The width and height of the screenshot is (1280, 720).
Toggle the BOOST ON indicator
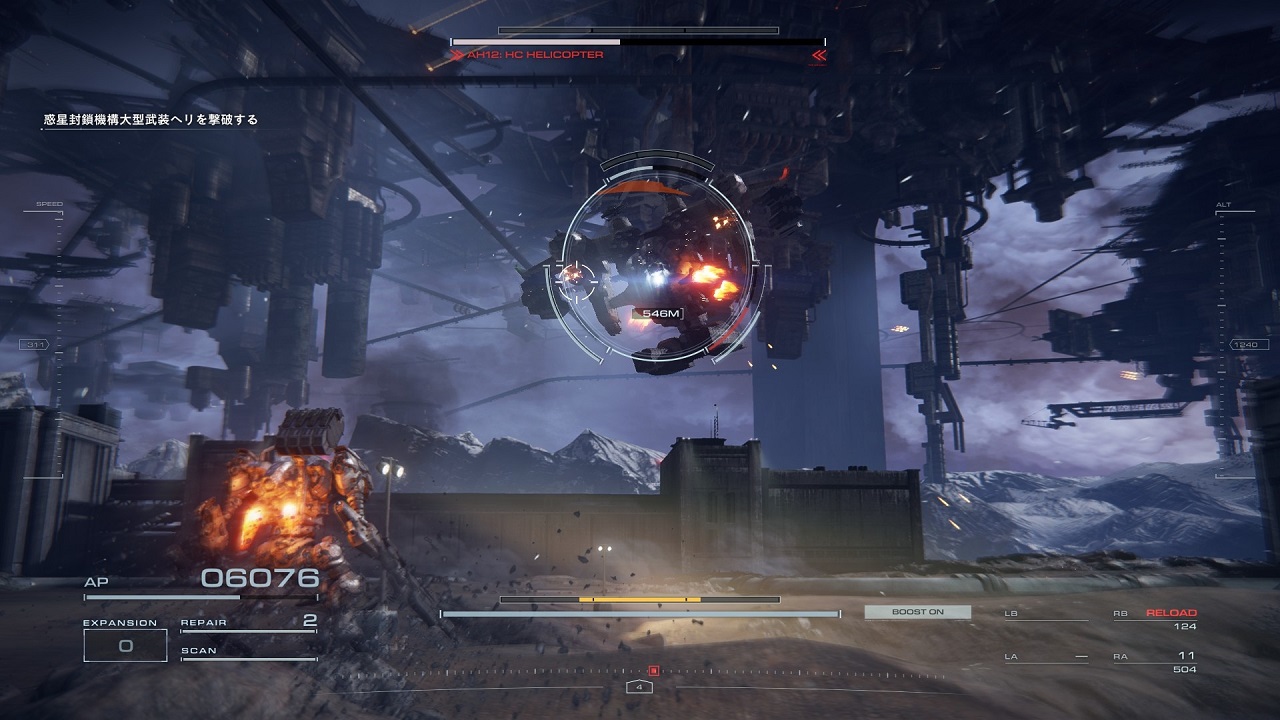click(x=917, y=612)
